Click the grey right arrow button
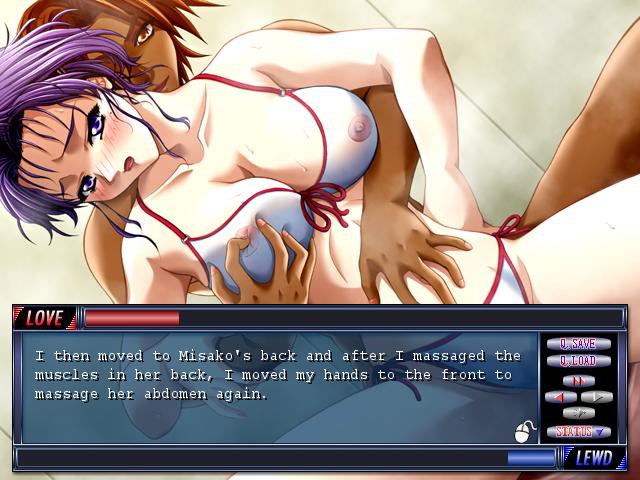 click(596, 397)
